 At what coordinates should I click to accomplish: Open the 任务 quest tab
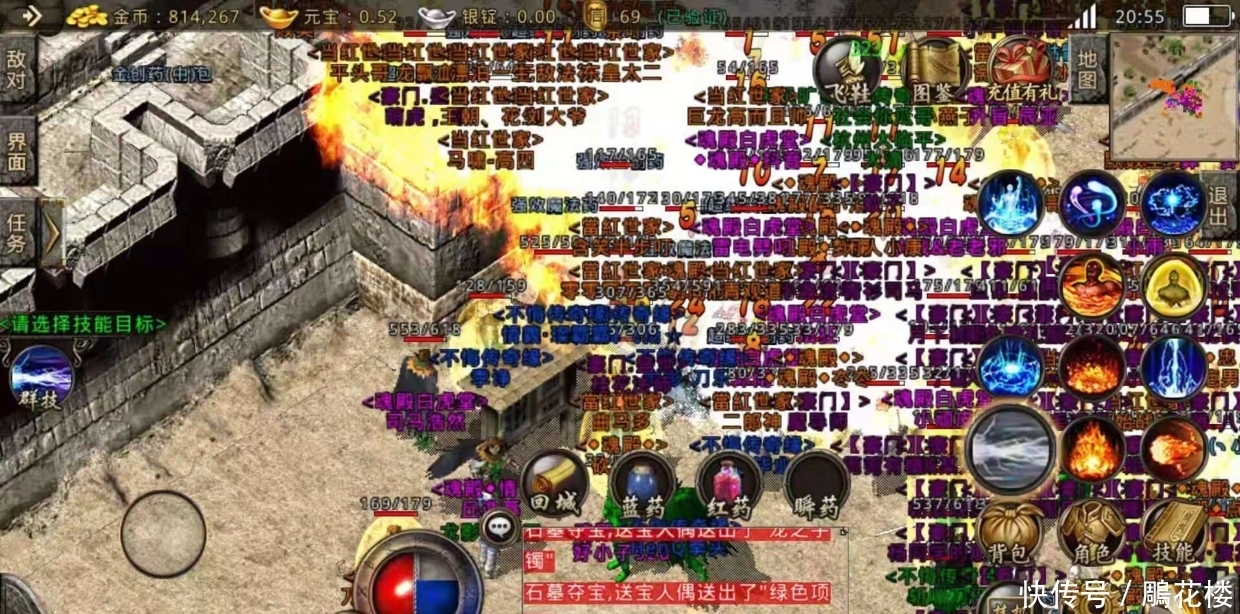17,232
